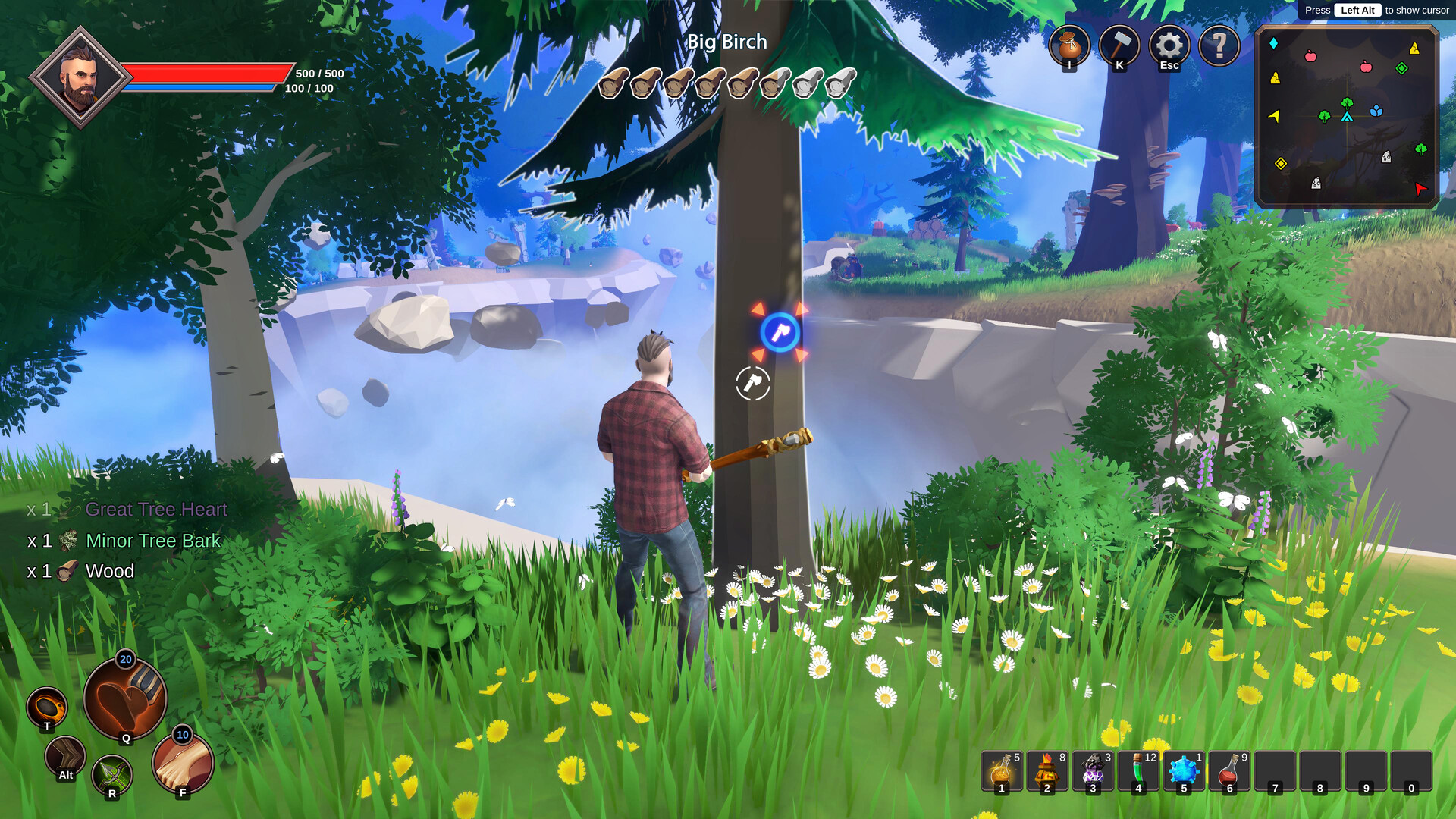The height and width of the screenshot is (819, 1456).
Task: Click the minimap panel
Action: coord(1347,117)
